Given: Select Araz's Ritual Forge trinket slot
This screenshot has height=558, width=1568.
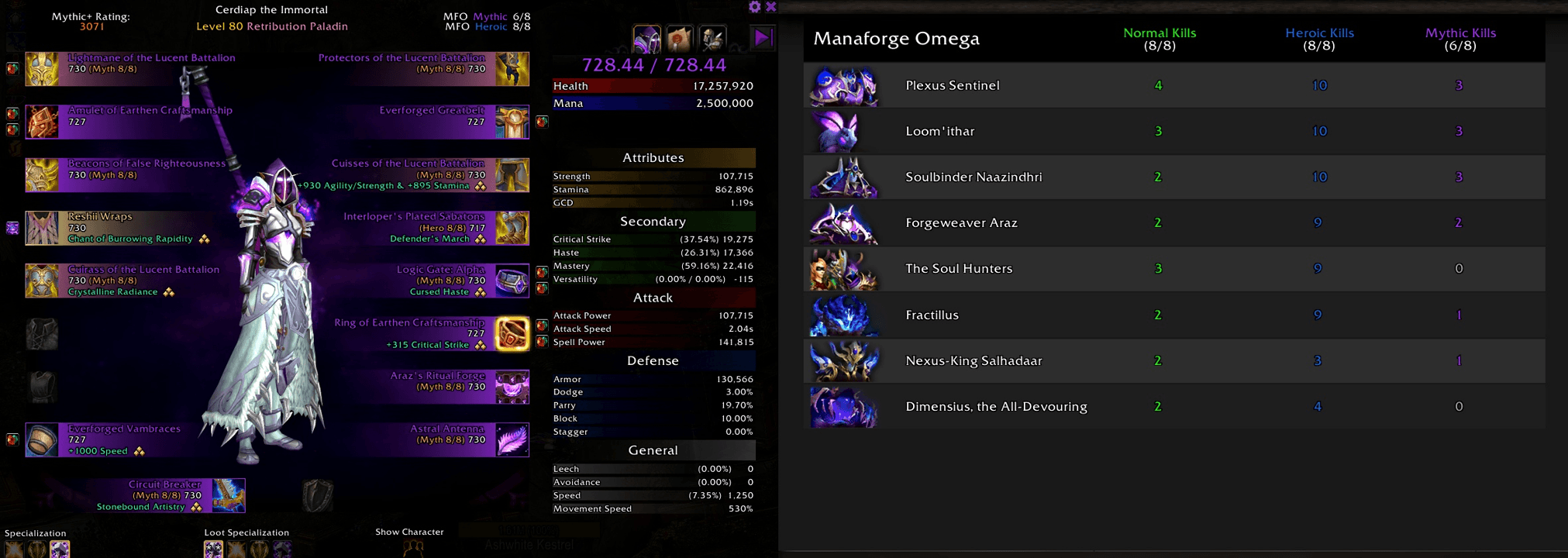Looking at the screenshot, I should click(512, 387).
